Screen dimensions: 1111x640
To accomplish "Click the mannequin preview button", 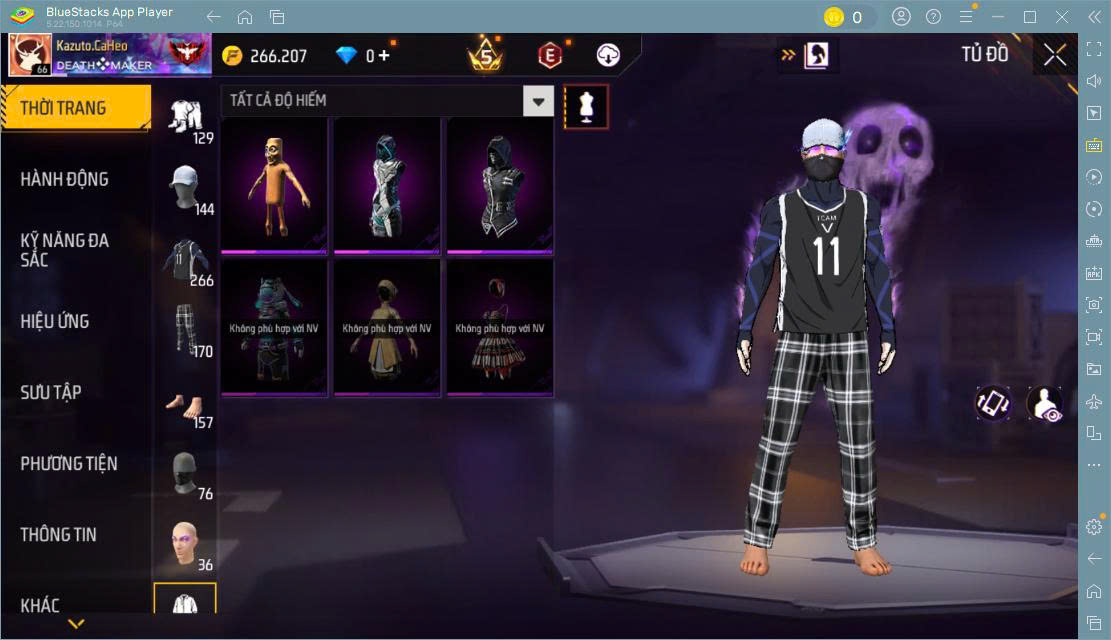I will [x=586, y=106].
